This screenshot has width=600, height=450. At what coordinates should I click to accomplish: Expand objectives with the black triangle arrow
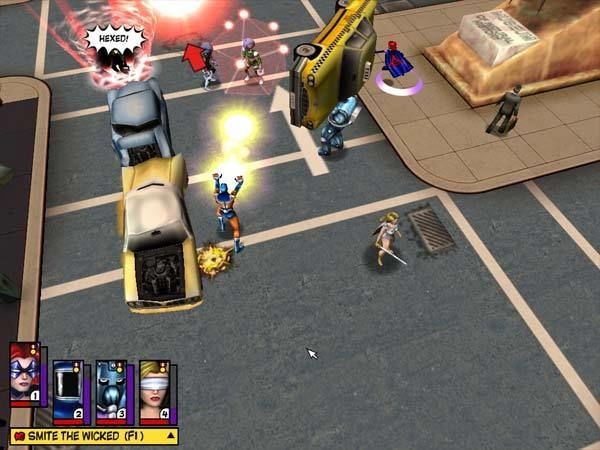click(x=171, y=436)
